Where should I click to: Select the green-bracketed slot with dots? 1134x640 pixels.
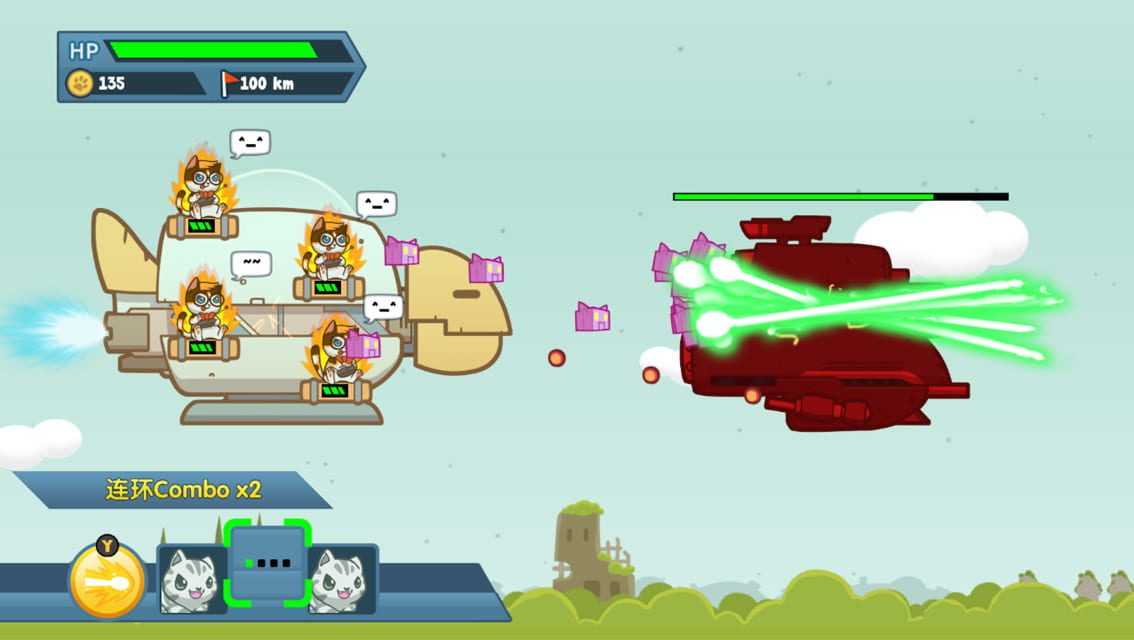pyautogui.click(x=268, y=563)
